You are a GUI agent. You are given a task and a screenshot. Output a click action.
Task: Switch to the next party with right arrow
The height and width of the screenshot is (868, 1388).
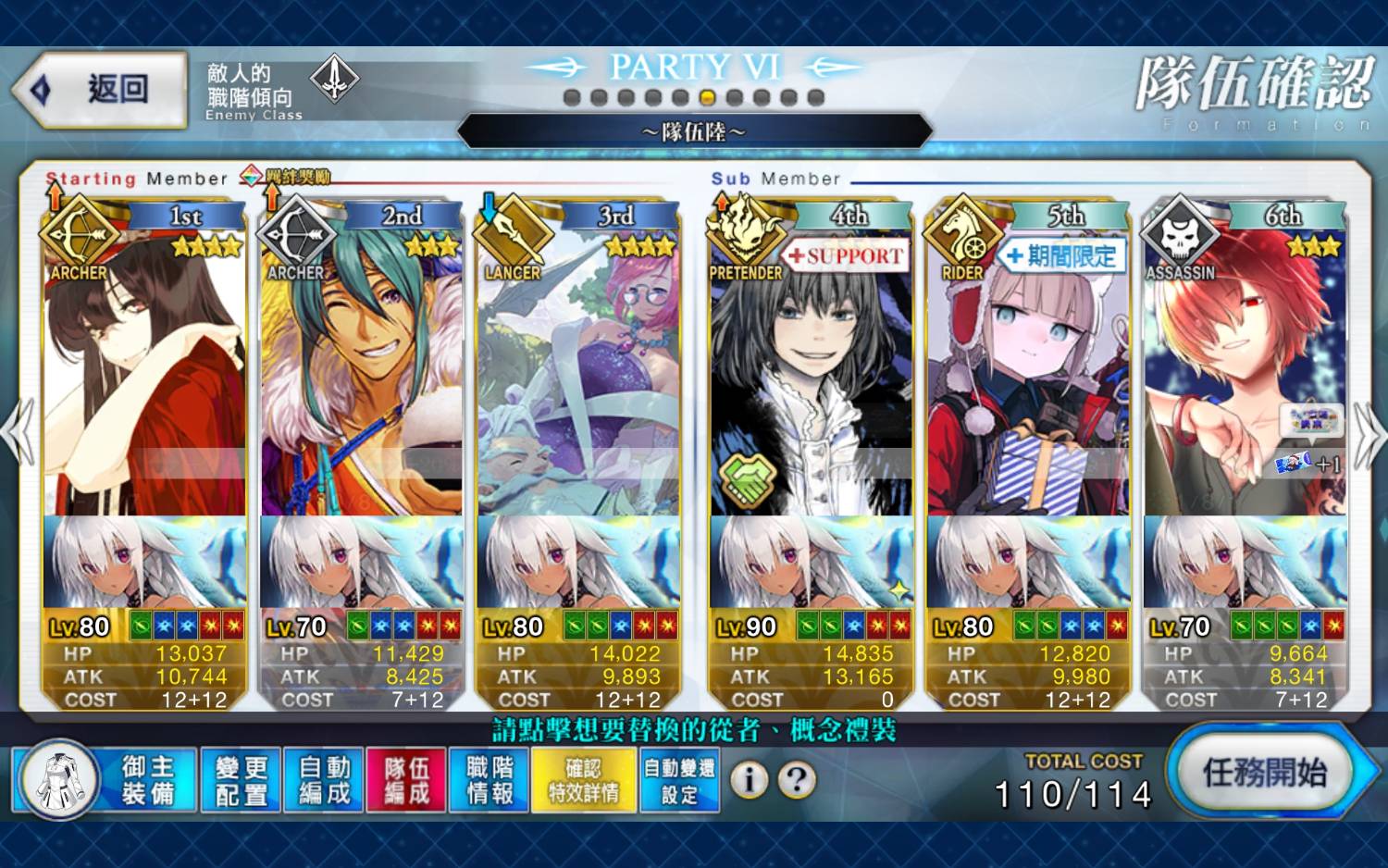point(1369,433)
